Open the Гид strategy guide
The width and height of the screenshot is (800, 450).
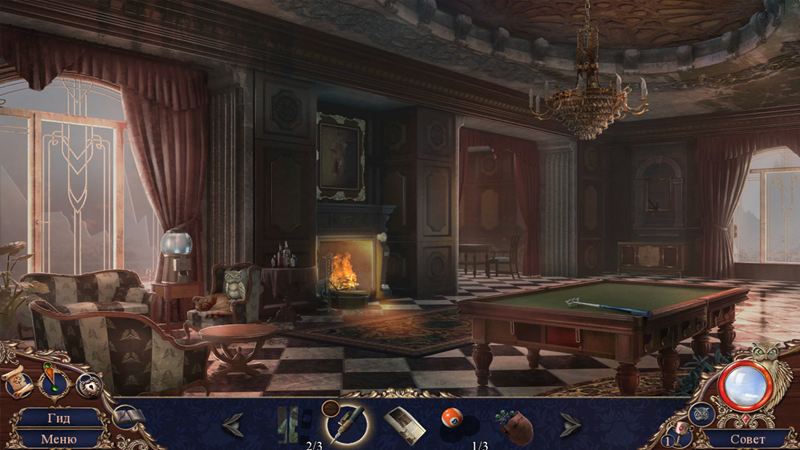[58, 417]
